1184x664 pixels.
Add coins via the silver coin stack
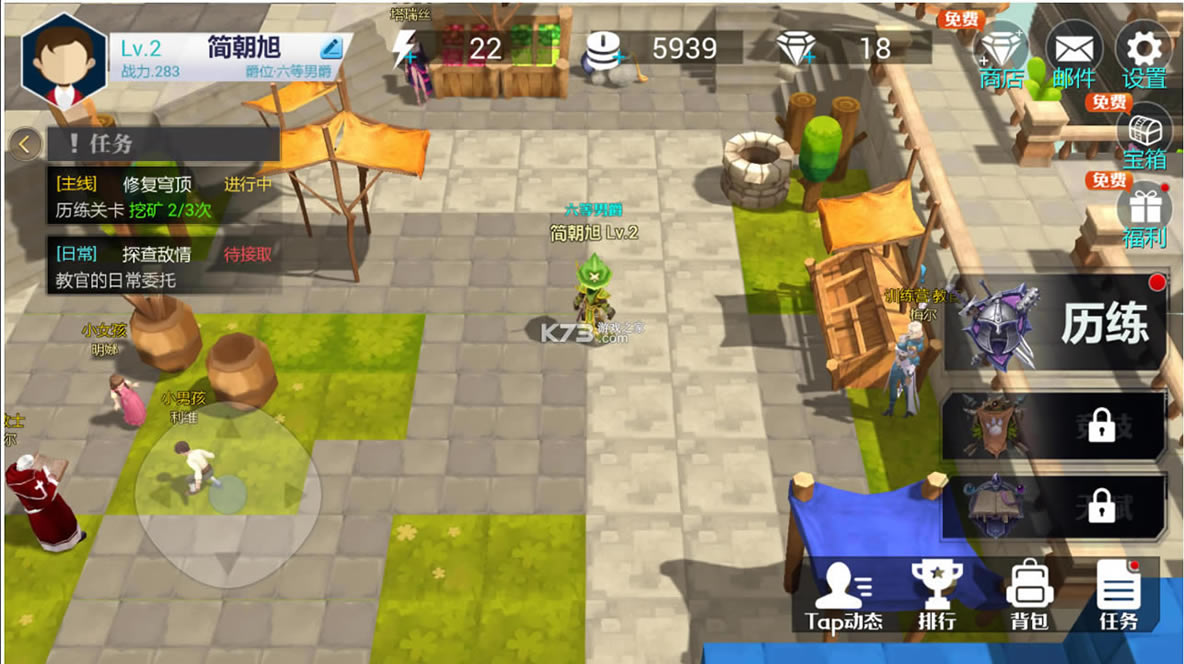(x=602, y=48)
